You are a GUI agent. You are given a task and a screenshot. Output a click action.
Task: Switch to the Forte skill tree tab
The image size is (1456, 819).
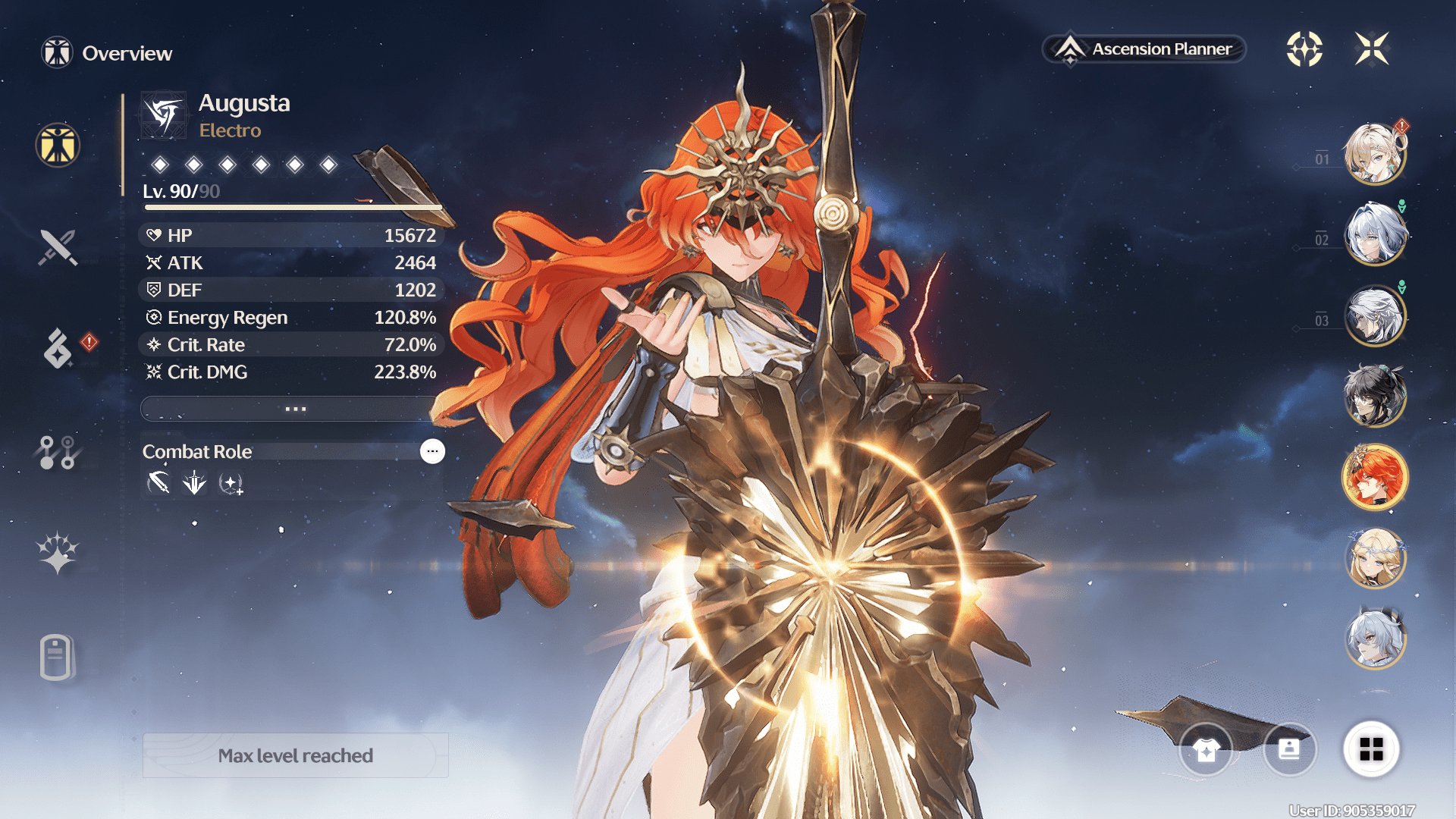58,452
